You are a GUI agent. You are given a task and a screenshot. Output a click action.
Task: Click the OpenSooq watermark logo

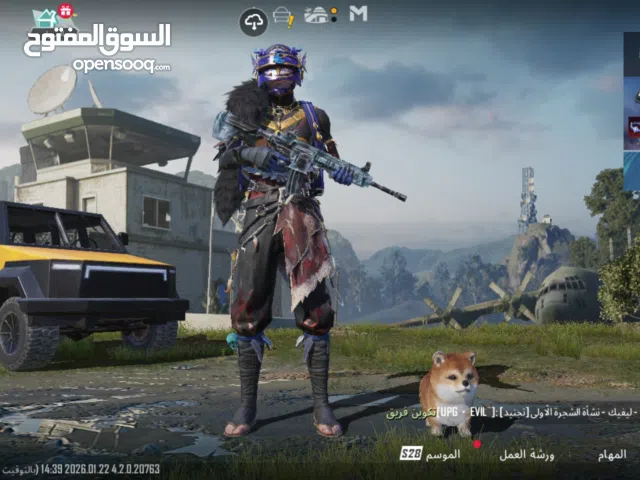pyautogui.click(x=96, y=44)
